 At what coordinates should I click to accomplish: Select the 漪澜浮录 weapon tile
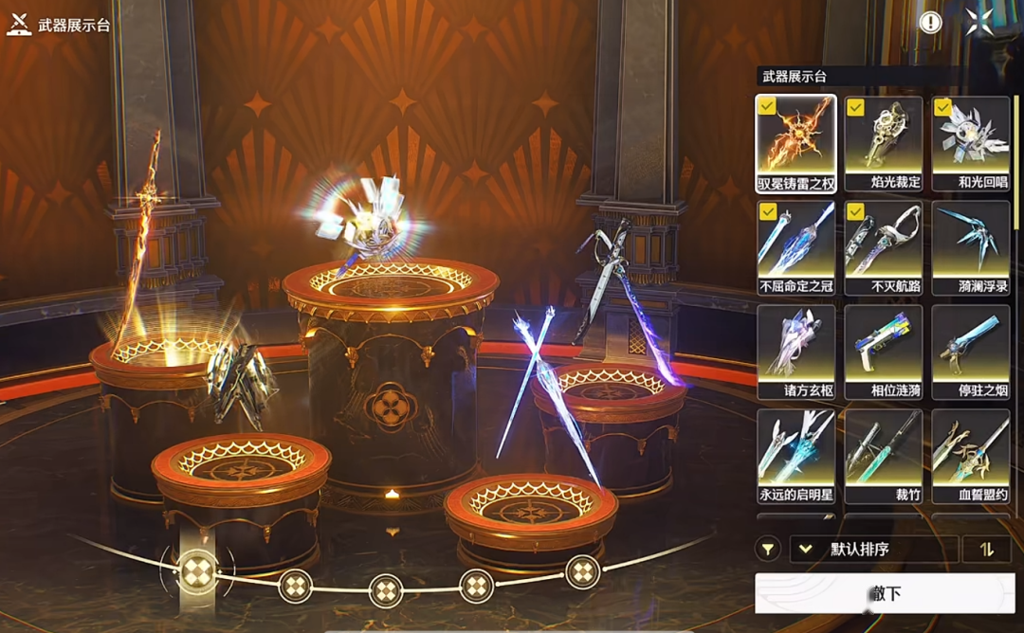coord(970,247)
